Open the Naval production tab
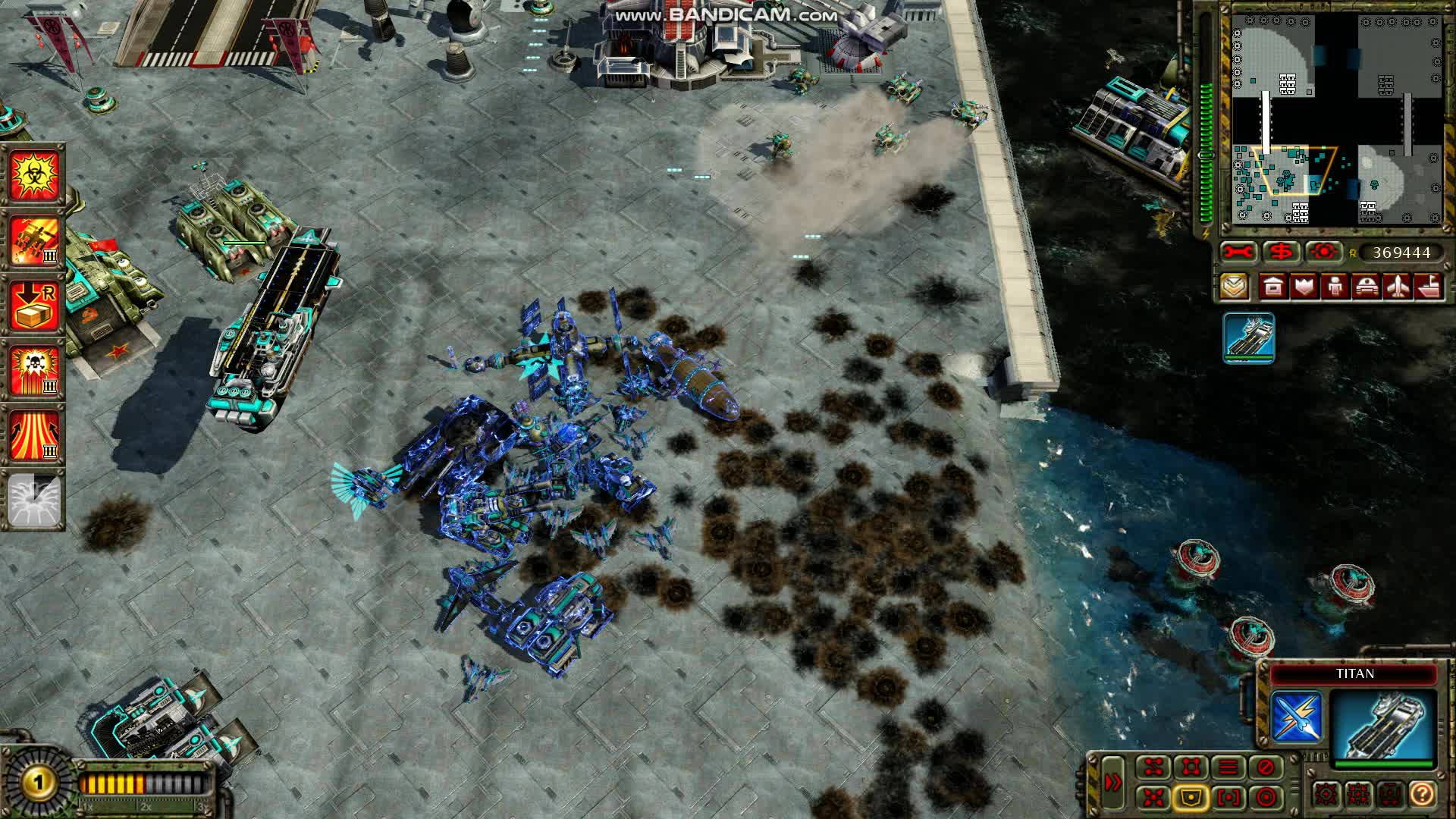The image size is (1456, 819). tap(1430, 288)
